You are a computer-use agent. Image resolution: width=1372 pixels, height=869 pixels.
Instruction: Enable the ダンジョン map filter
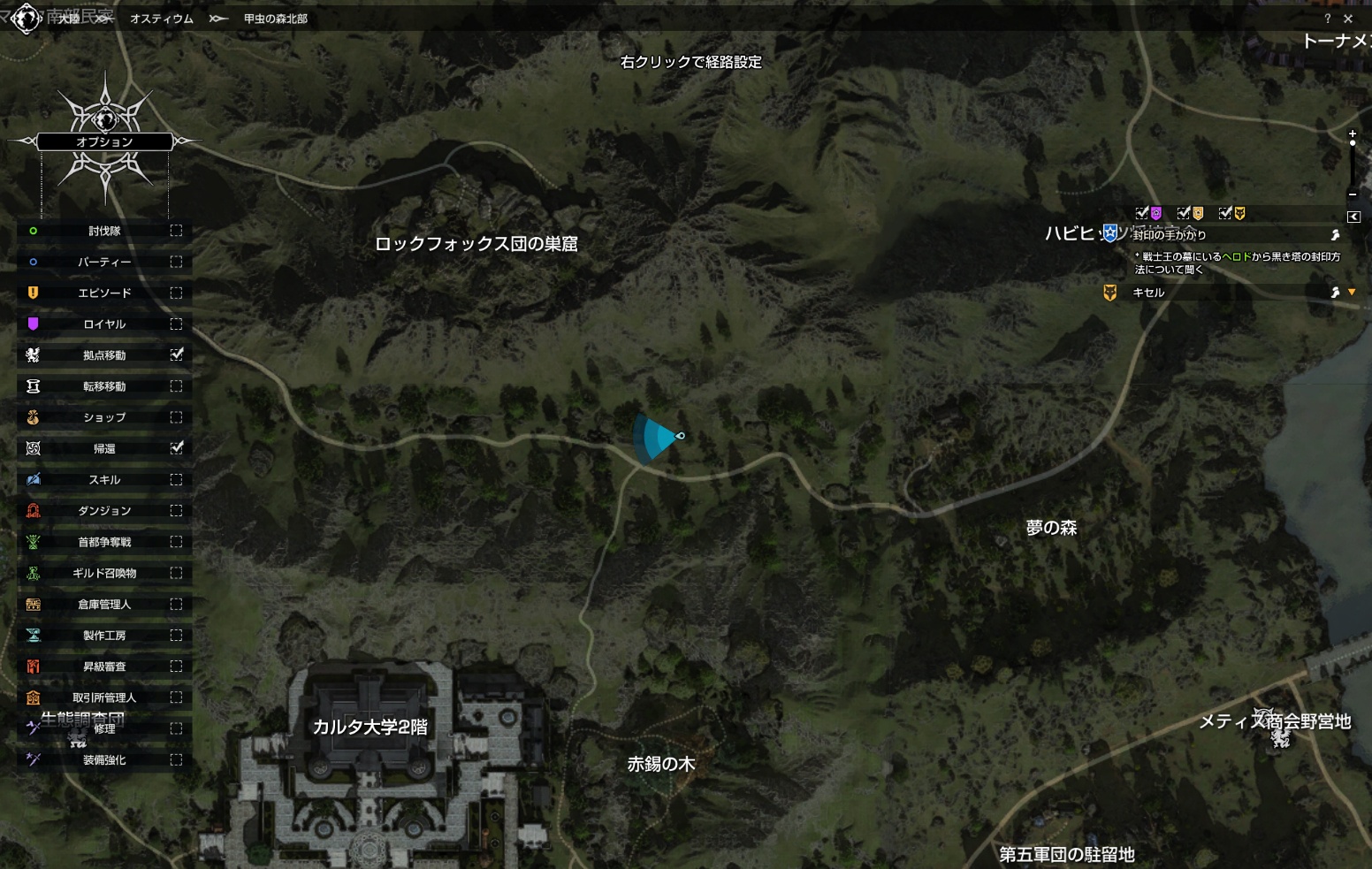[x=176, y=510]
